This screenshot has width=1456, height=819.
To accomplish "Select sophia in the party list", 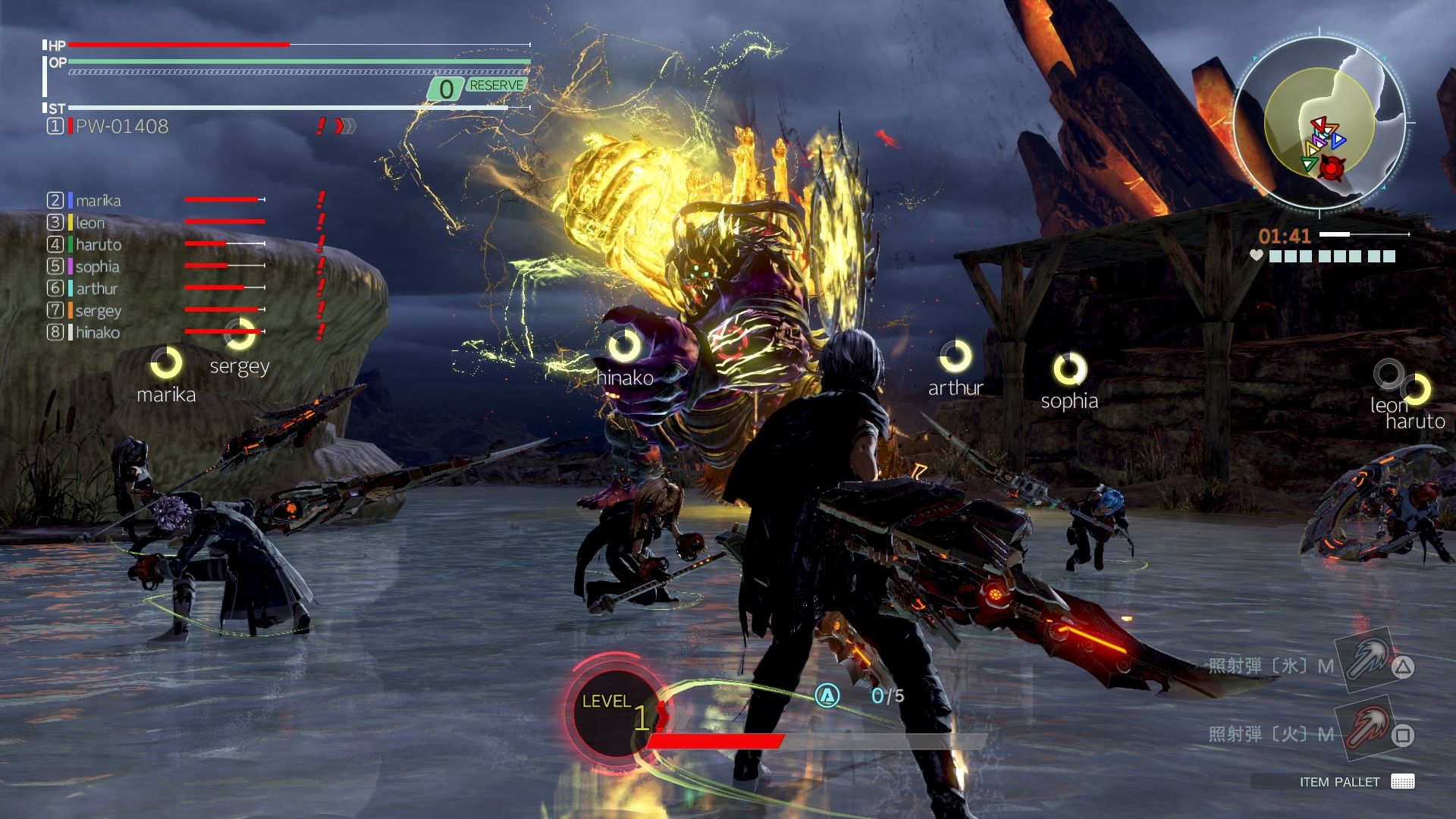I will pos(97,267).
